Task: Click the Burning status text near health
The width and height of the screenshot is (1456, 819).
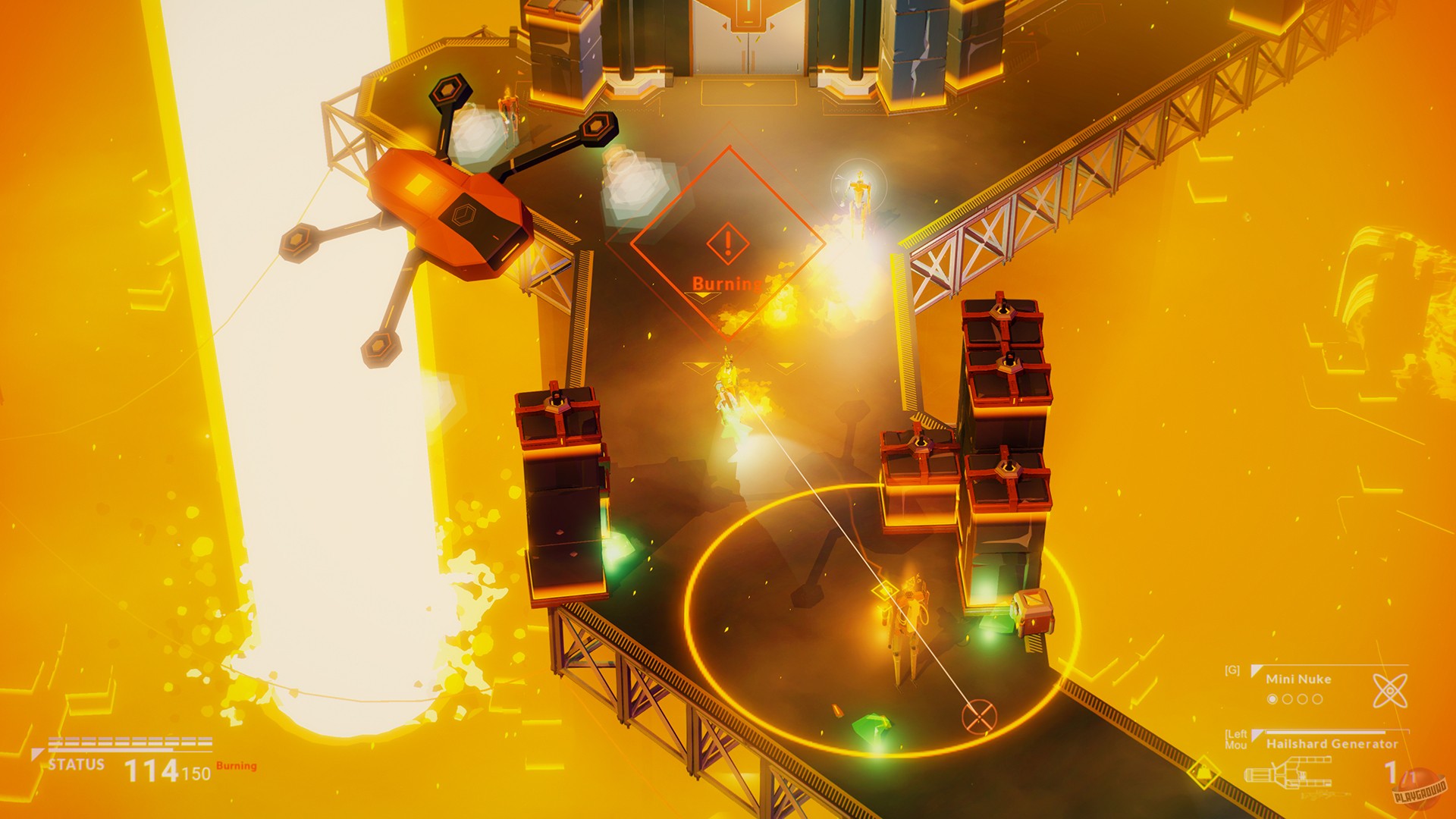Action: pyautogui.click(x=235, y=766)
